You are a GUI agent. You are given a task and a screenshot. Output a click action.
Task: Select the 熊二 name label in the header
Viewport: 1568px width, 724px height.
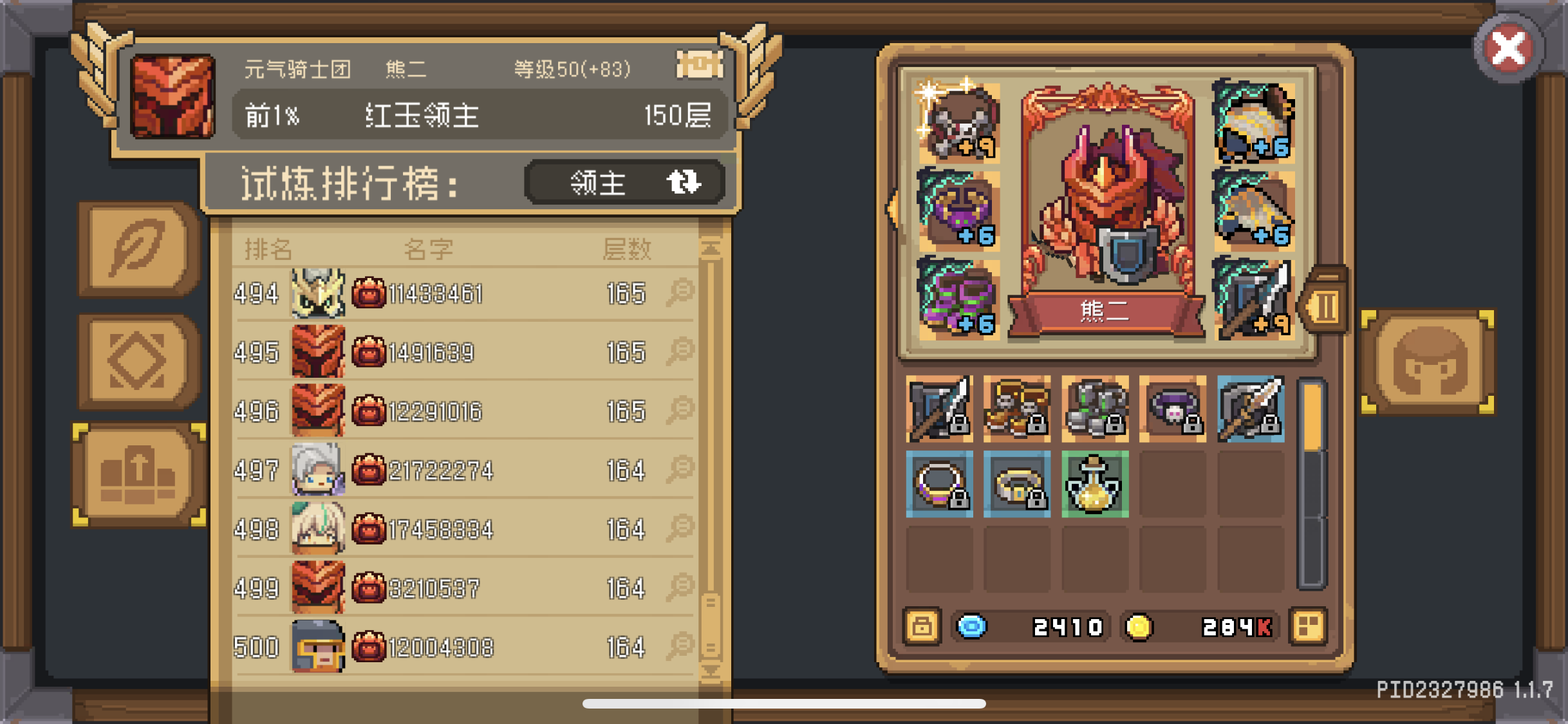click(406, 69)
